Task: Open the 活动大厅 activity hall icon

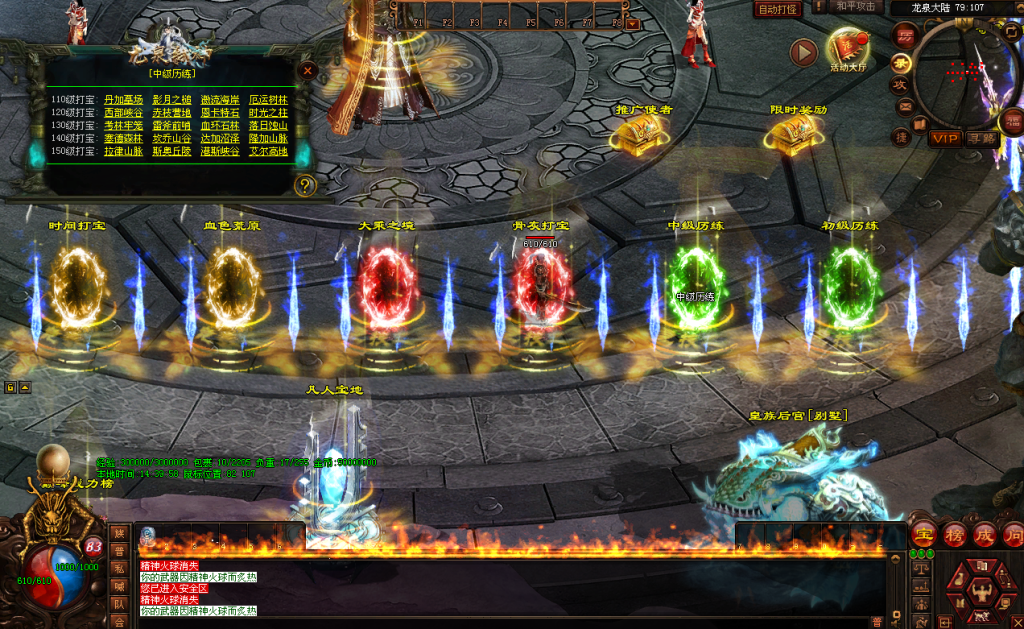Action: pyautogui.click(x=848, y=50)
